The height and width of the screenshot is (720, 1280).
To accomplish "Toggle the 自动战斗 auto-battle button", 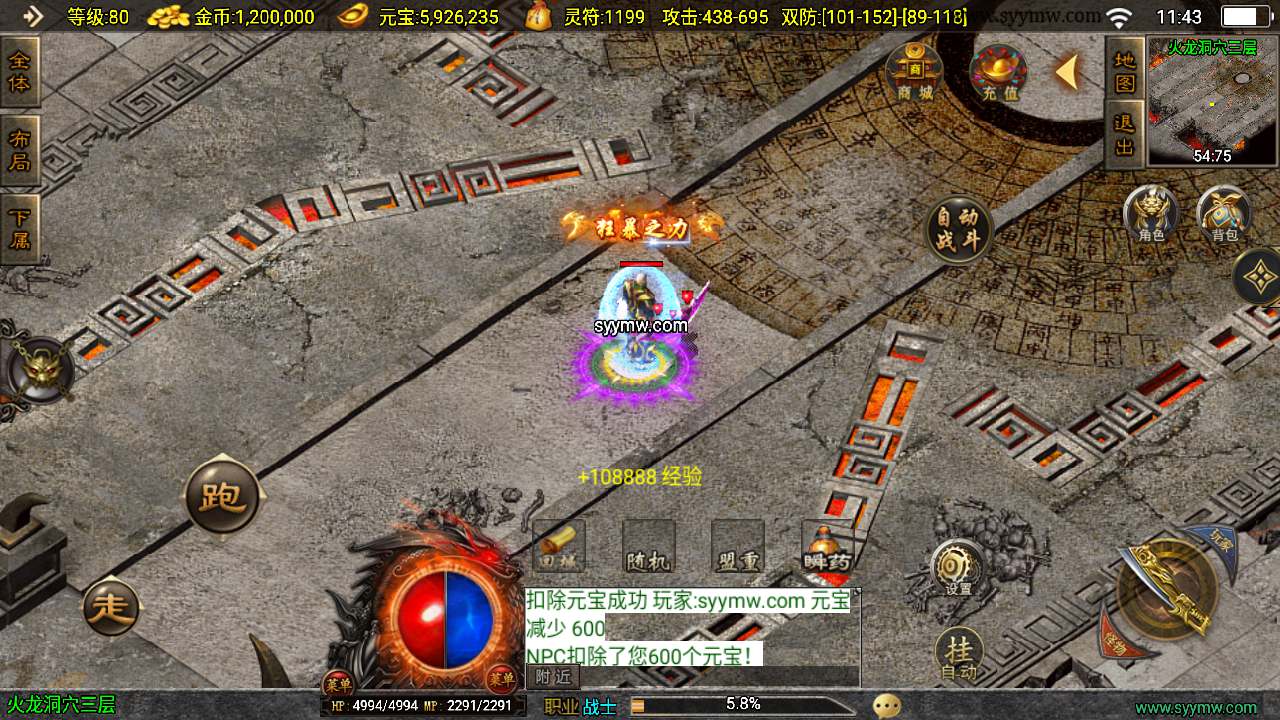I will tap(958, 229).
